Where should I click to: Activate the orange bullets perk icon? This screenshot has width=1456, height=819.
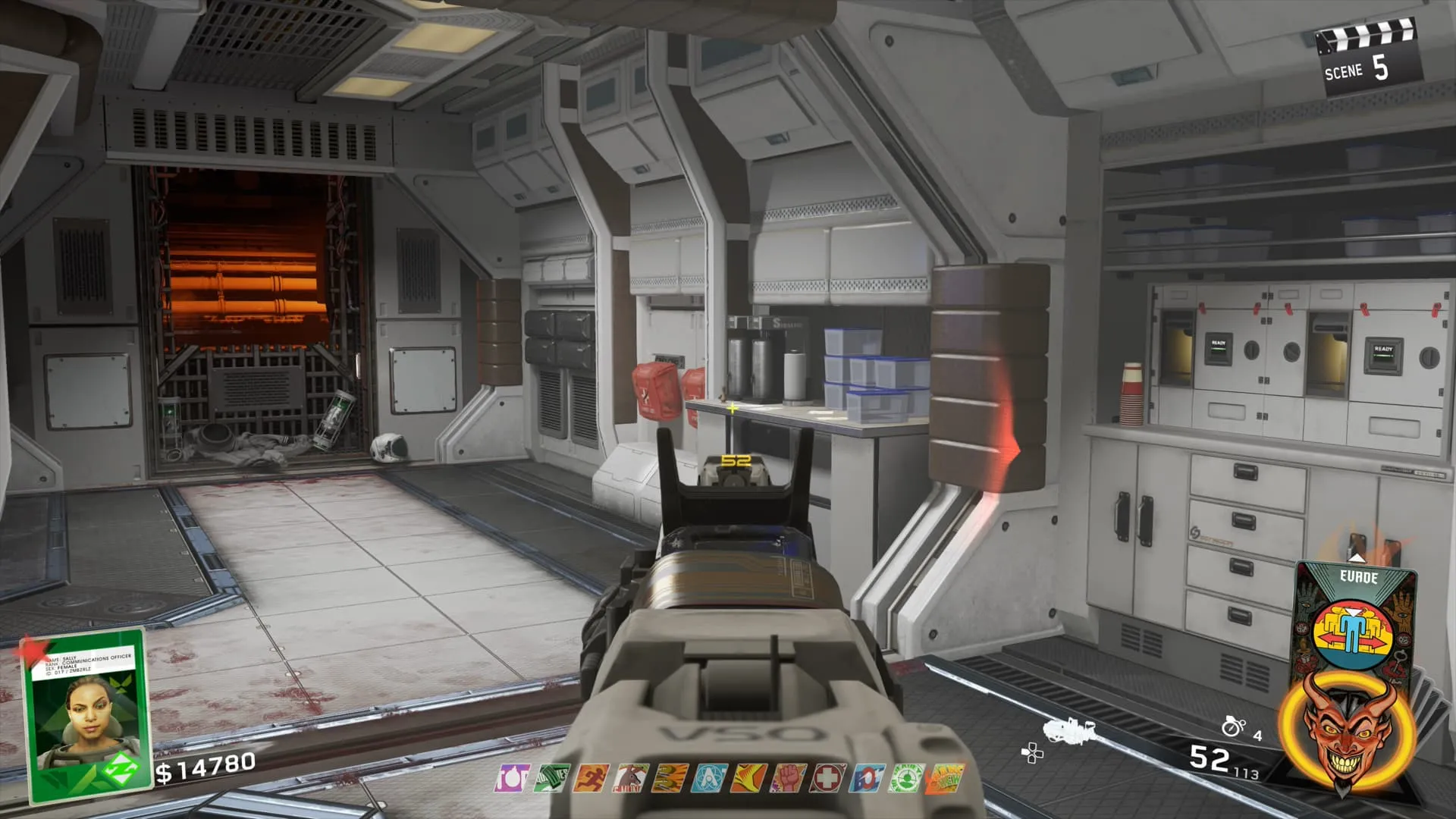point(670,779)
